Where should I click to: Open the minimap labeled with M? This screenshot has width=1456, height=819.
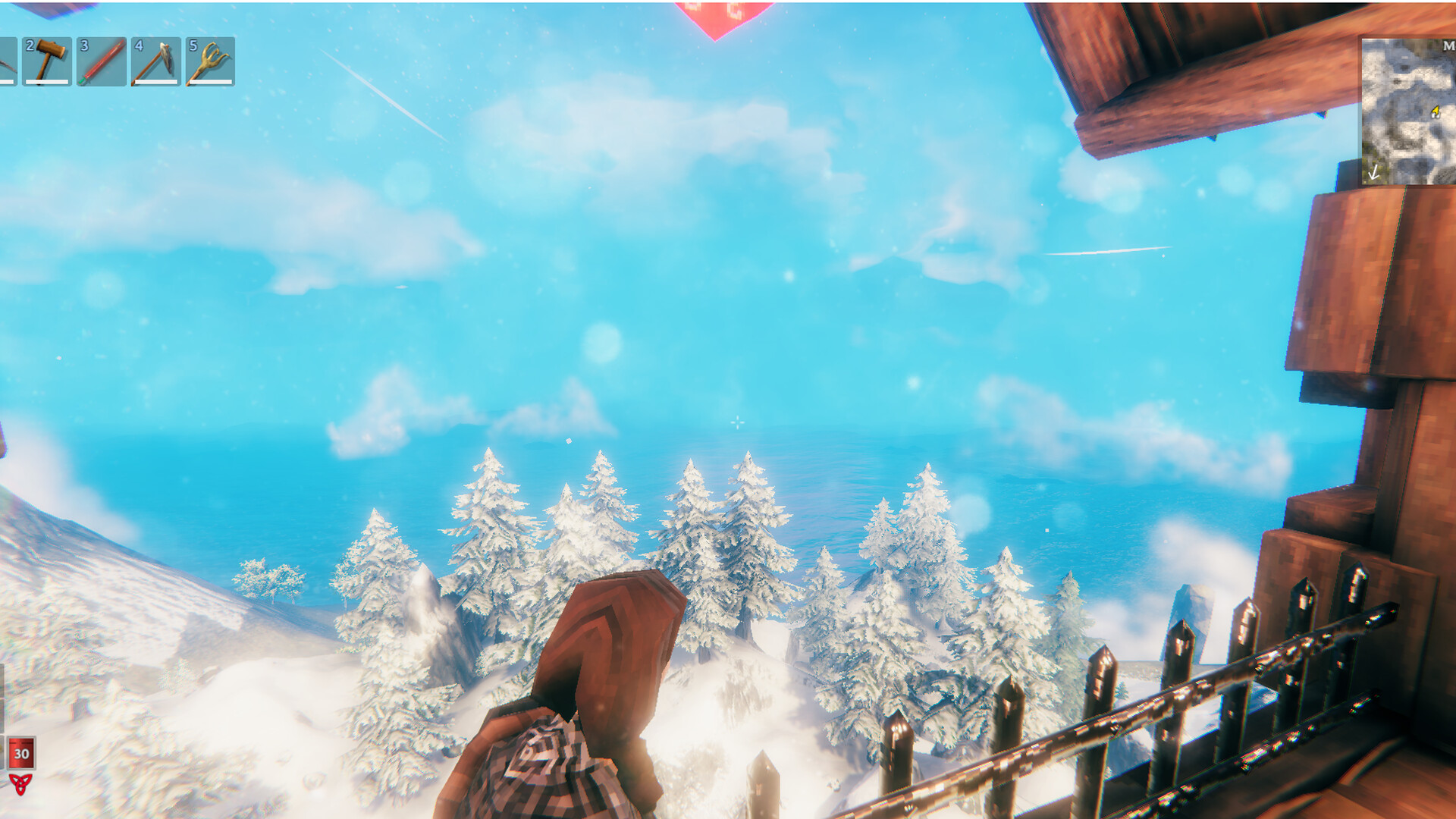pyautogui.click(x=1448, y=45)
